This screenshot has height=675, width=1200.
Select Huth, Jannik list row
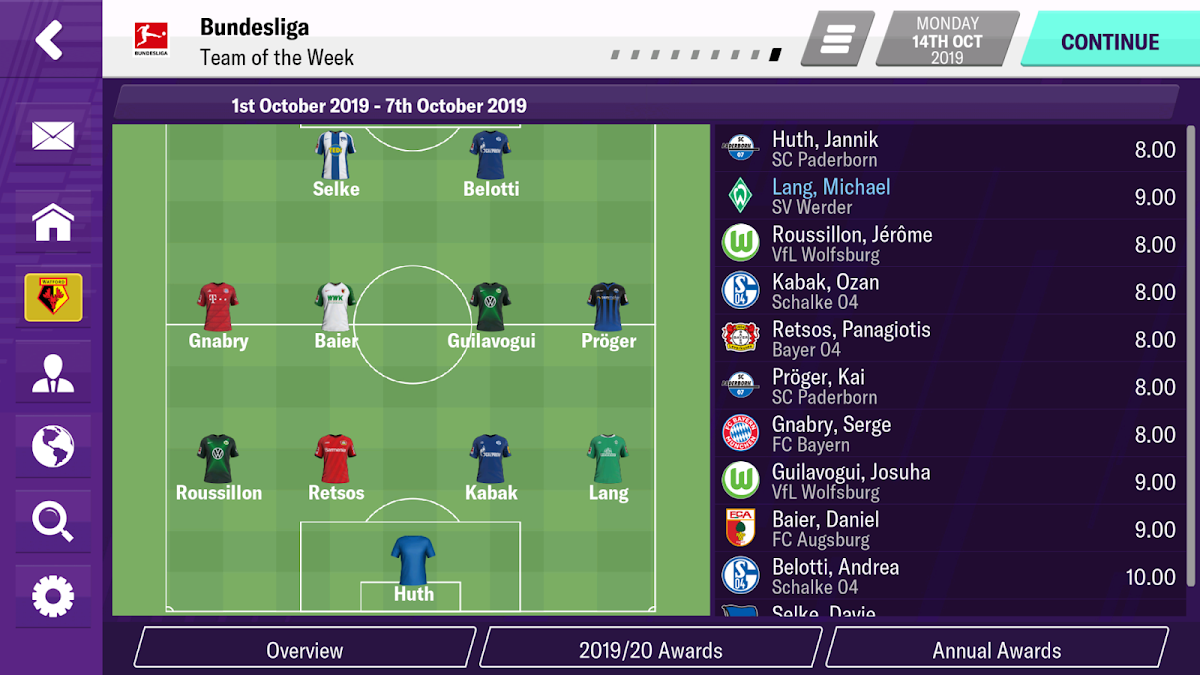tap(950, 150)
